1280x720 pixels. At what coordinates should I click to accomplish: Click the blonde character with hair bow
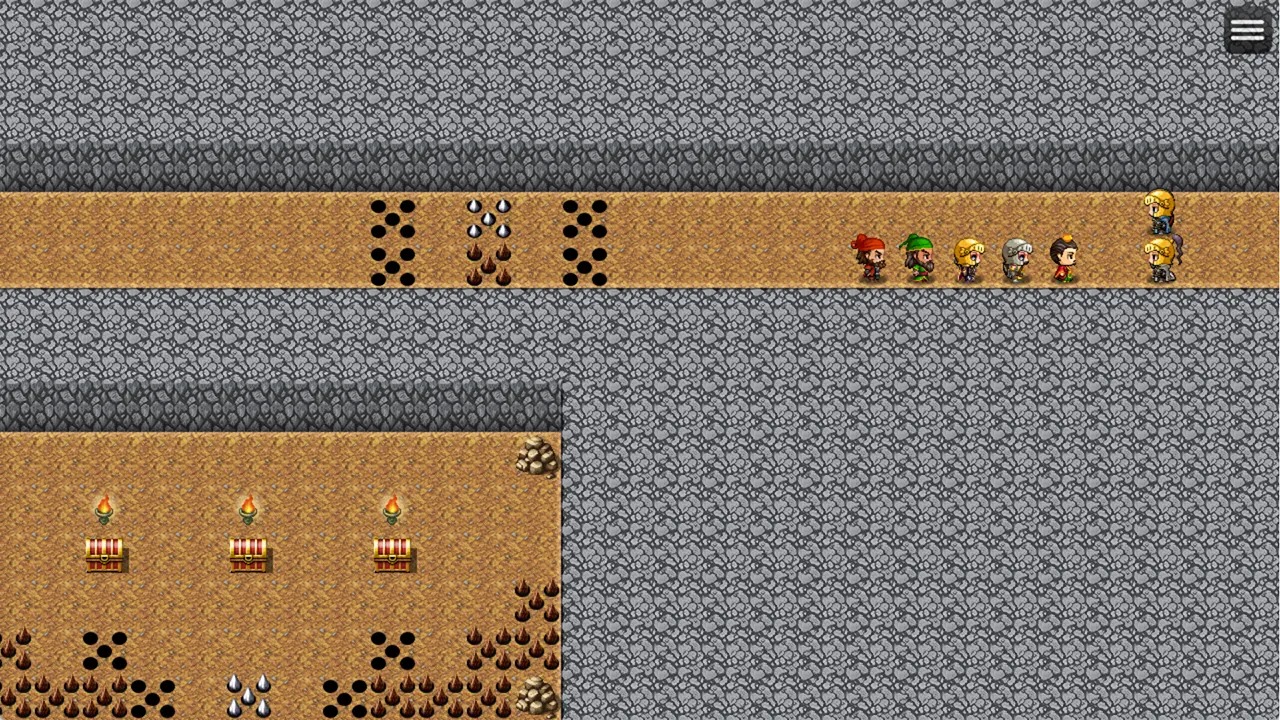pyautogui.click(x=969, y=258)
